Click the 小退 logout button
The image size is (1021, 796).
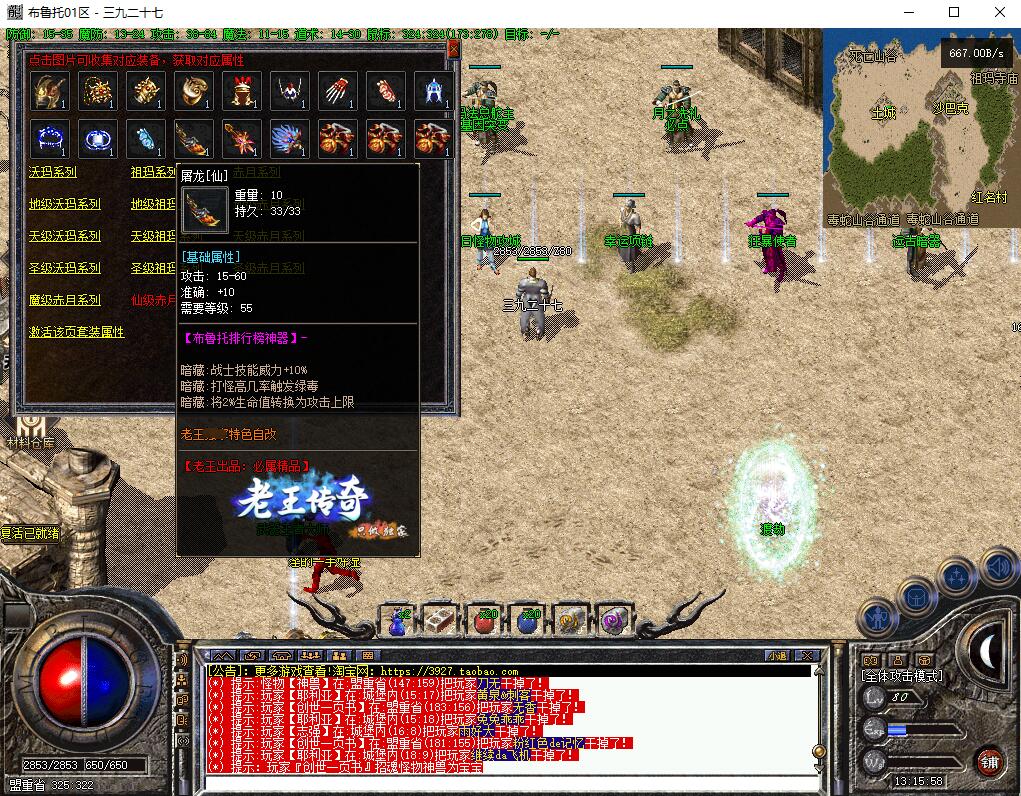(x=777, y=655)
